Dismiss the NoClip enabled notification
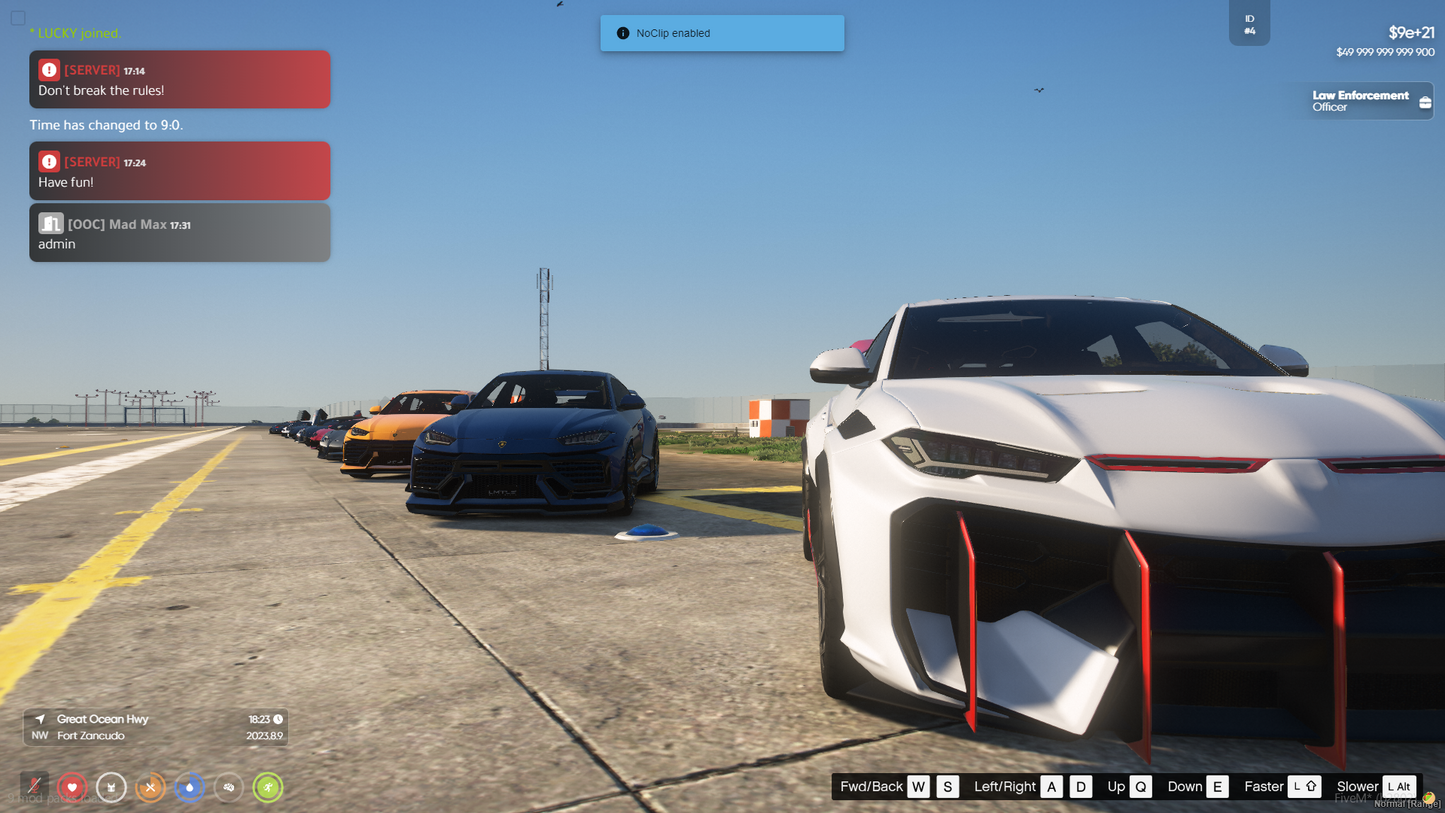This screenshot has width=1445, height=813. (722, 33)
